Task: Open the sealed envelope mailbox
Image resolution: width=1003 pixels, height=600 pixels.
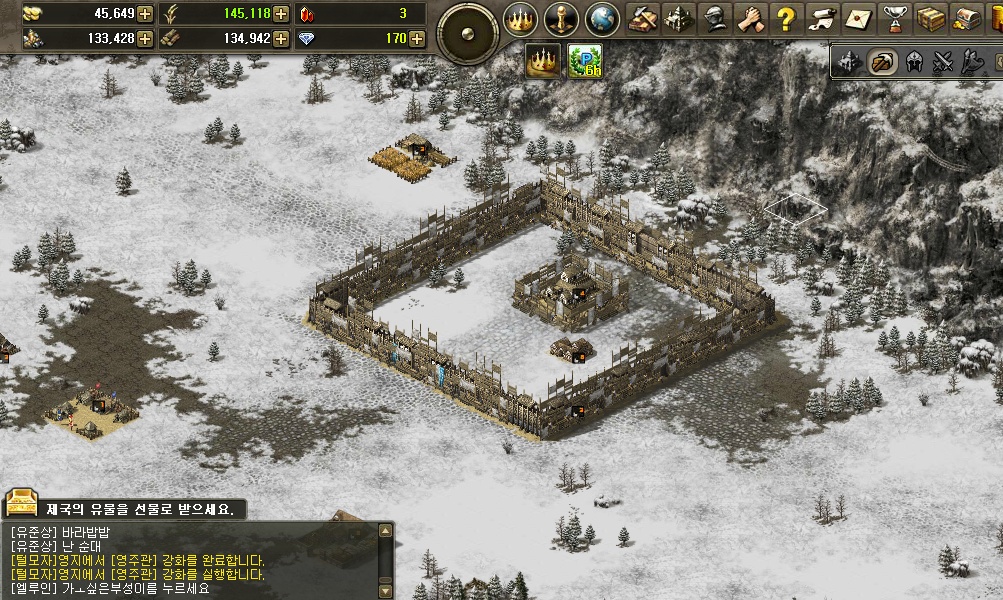Action: click(x=858, y=18)
